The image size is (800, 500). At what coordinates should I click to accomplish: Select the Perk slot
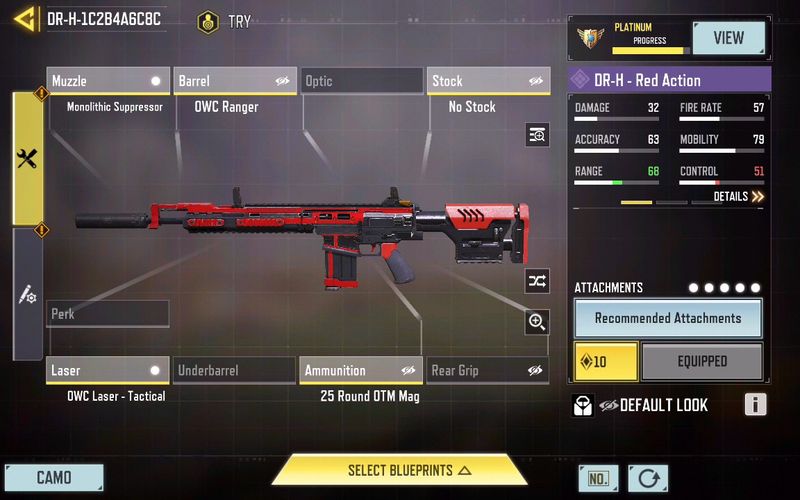pyautogui.click(x=108, y=314)
